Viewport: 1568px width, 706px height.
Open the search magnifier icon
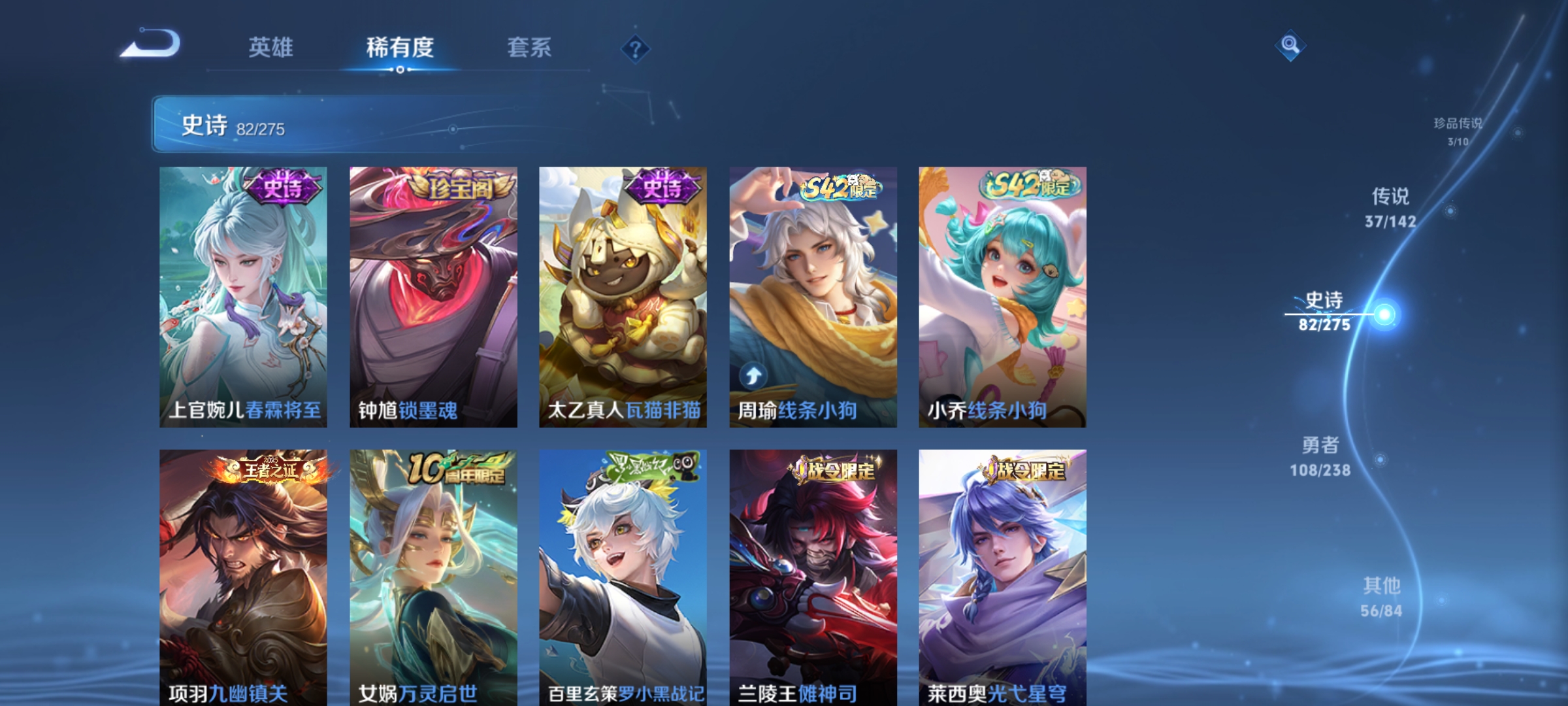[1290, 46]
